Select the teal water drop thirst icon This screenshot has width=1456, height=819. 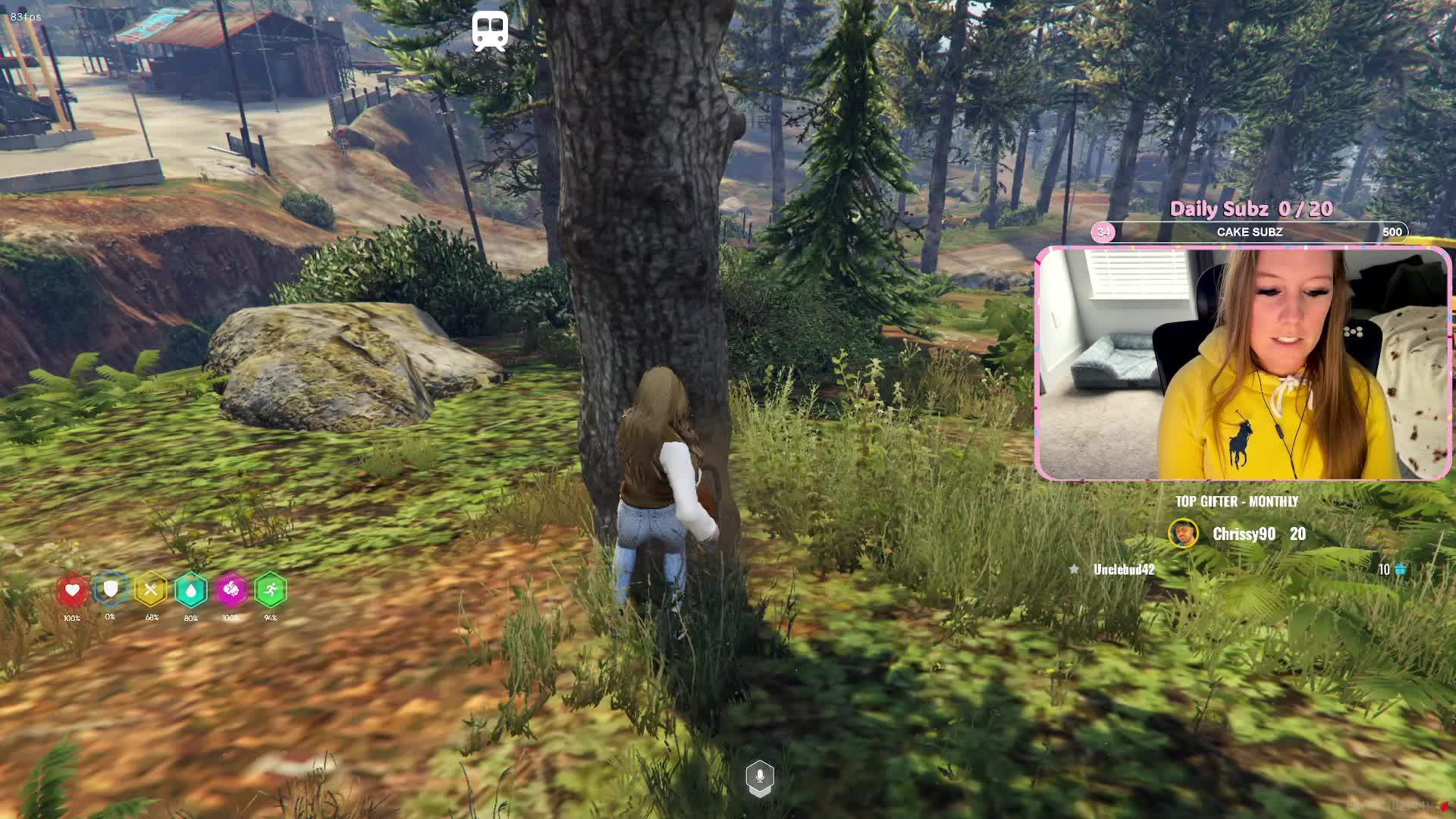(191, 590)
